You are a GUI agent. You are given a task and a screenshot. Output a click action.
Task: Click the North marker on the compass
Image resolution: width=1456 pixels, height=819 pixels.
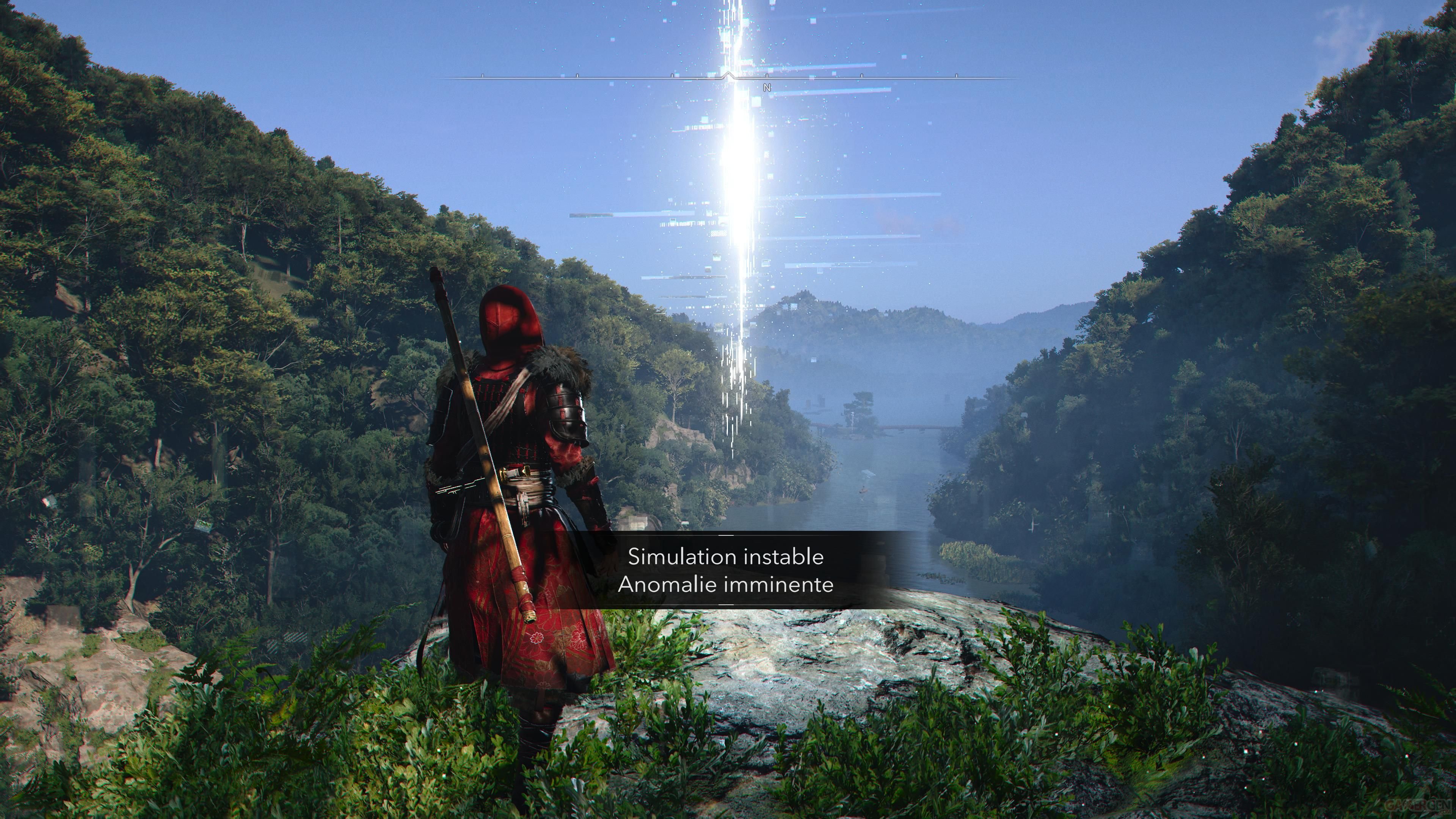tap(767, 88)
